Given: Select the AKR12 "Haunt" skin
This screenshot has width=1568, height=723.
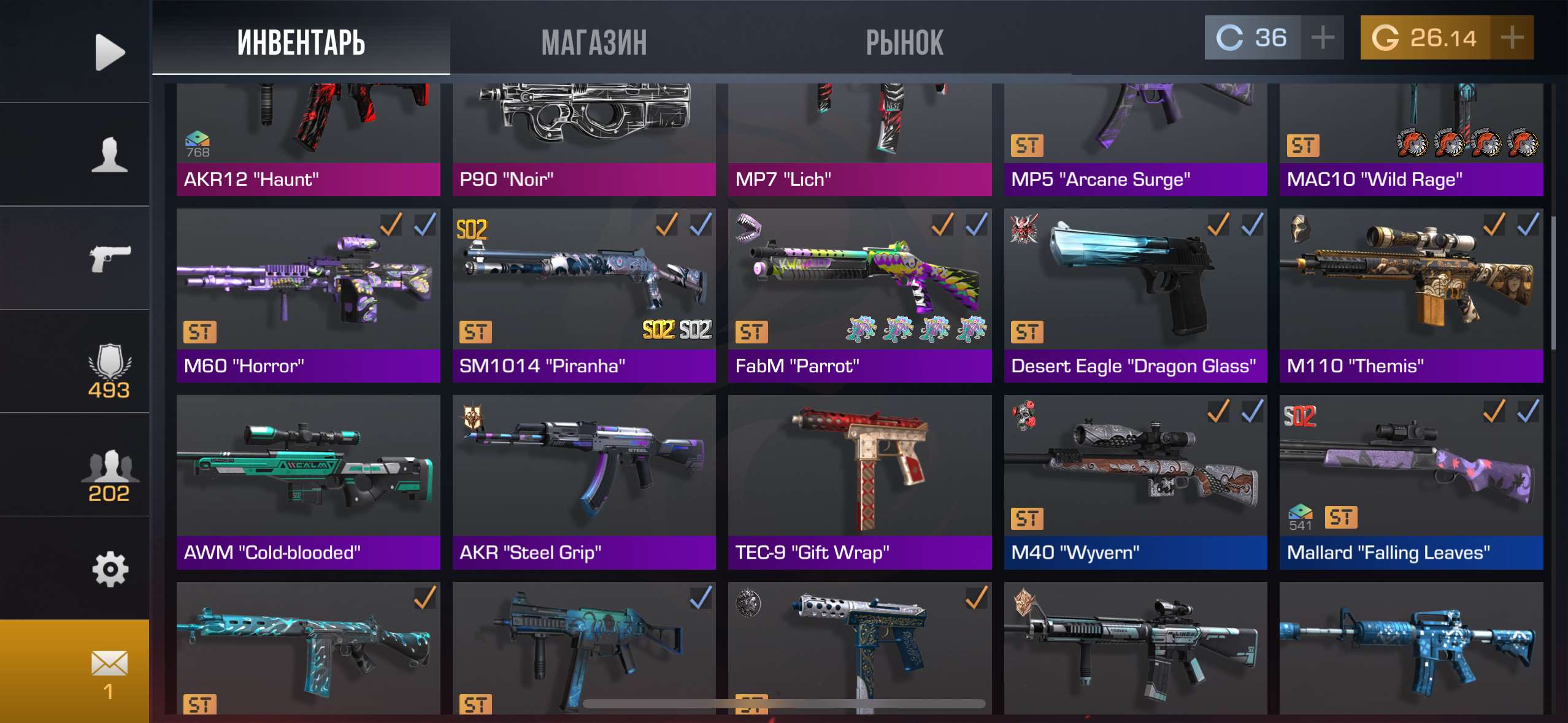Looking at the screenshot, I should coord(308,140).
